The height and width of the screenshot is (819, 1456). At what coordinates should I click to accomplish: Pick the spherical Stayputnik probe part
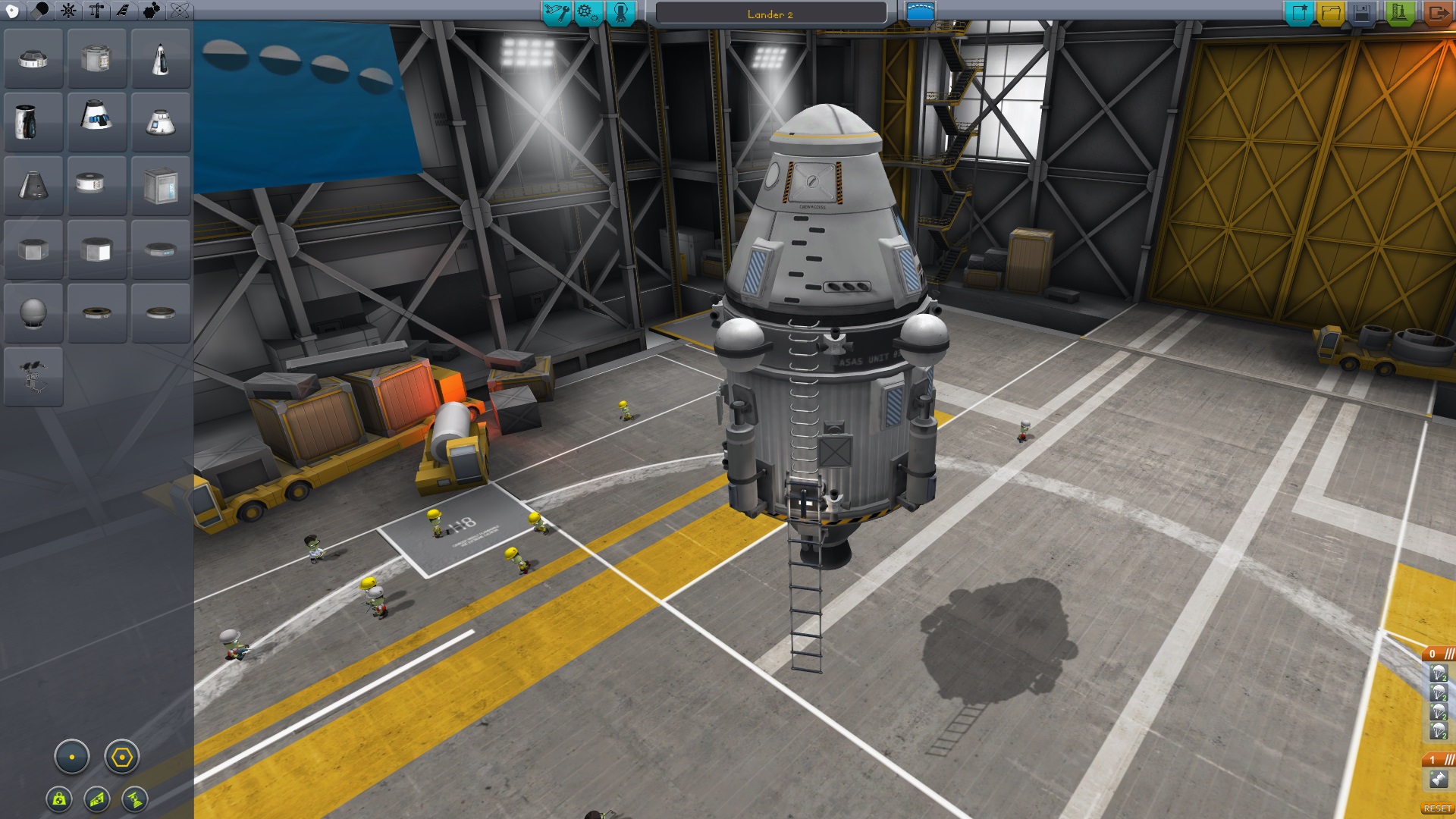coord(33,313)
